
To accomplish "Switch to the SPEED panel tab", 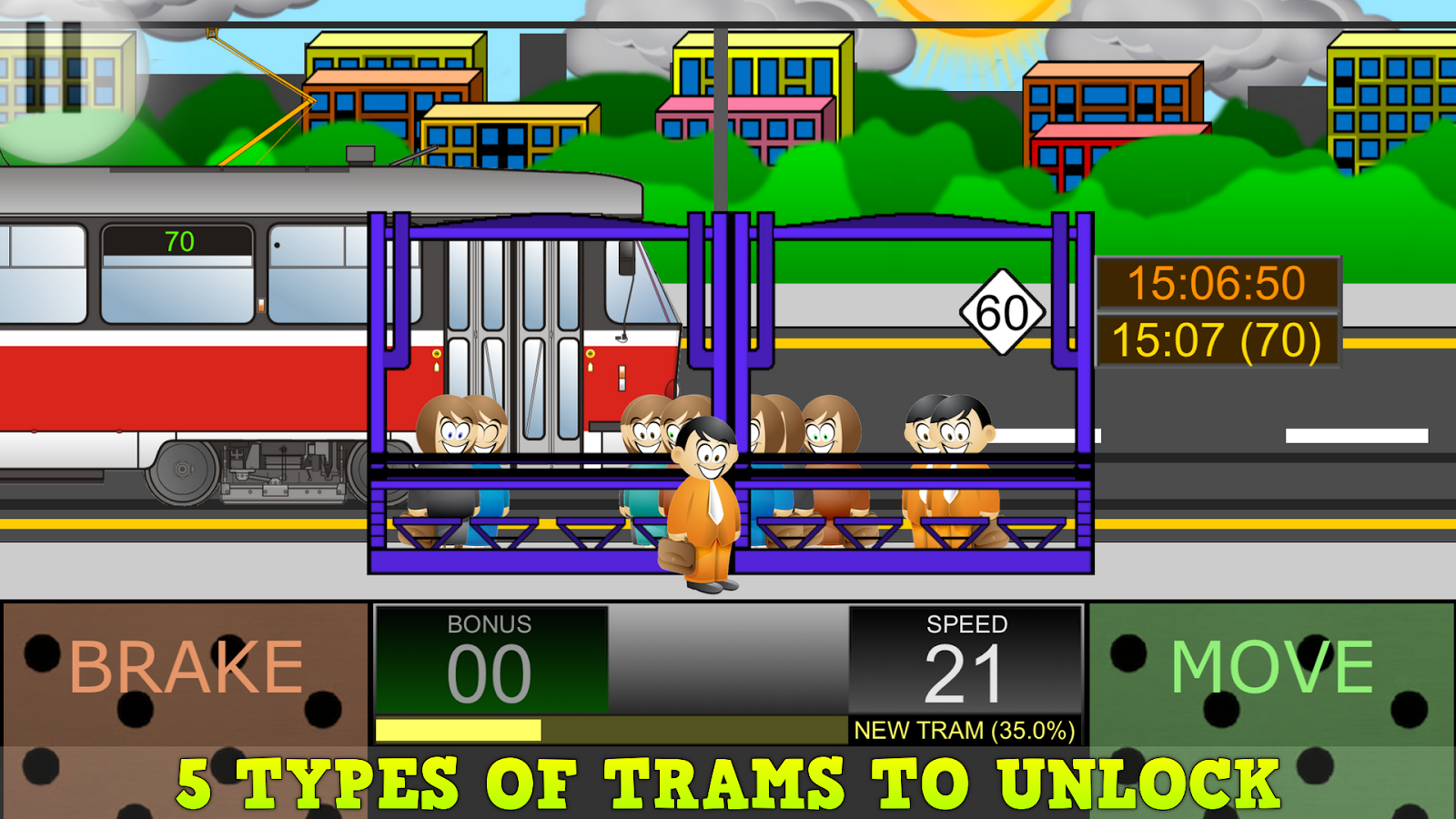I will tap(966, 626).
